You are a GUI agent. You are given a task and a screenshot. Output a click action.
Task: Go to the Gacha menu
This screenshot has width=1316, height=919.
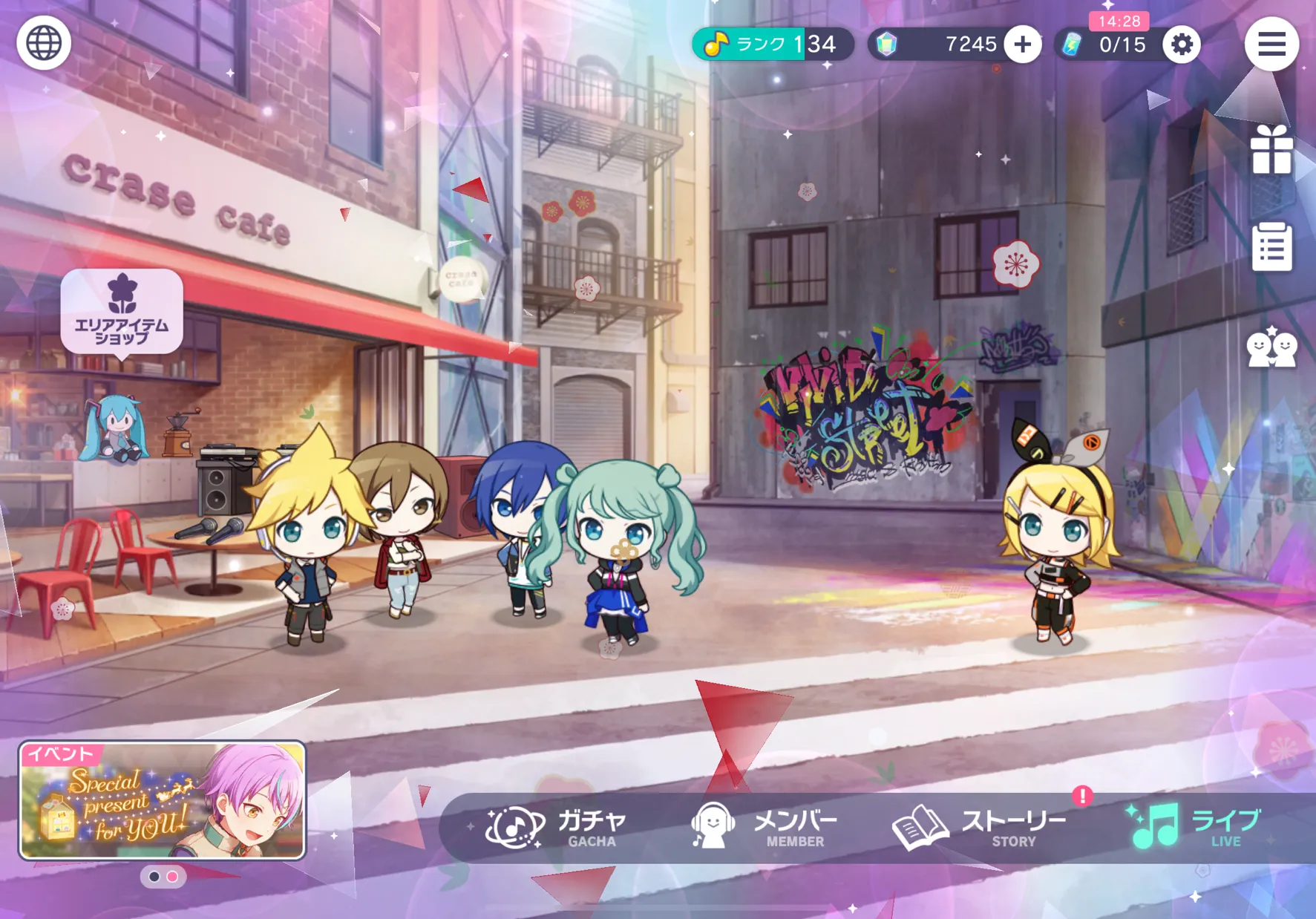coord(557,828)
